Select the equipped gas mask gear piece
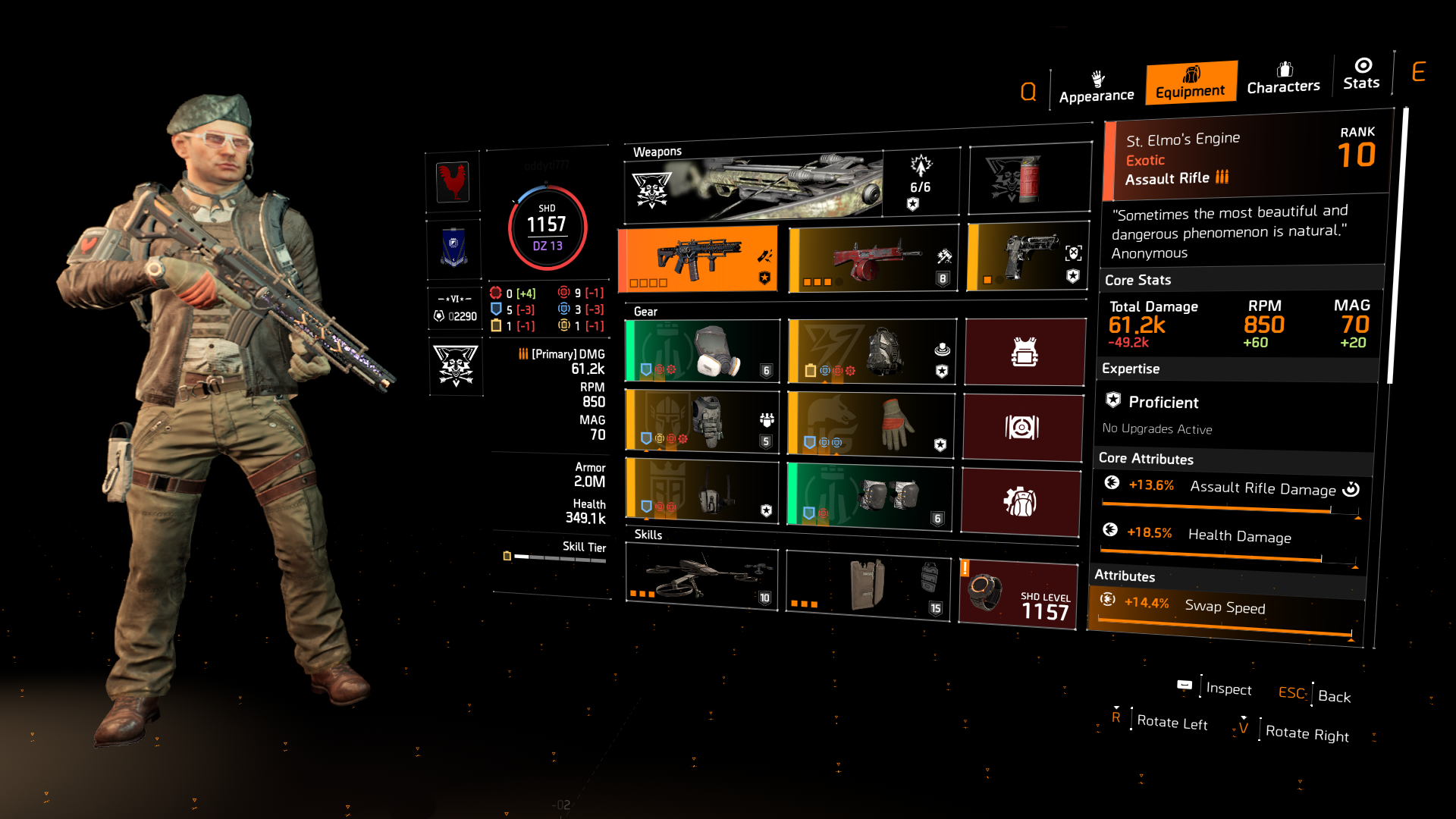Screen dimensions: 1456x819 (701, 350)
